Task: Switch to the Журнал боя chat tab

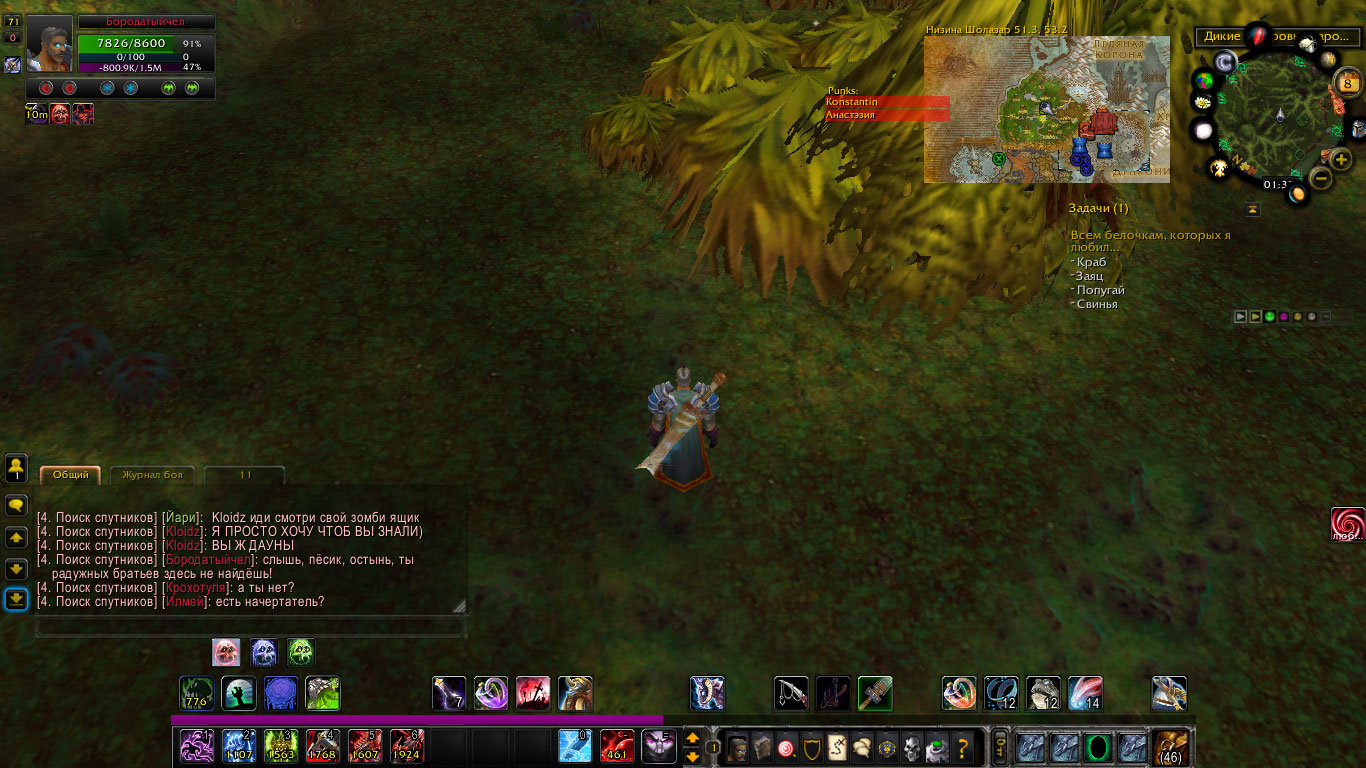Action: click(152, 475)
